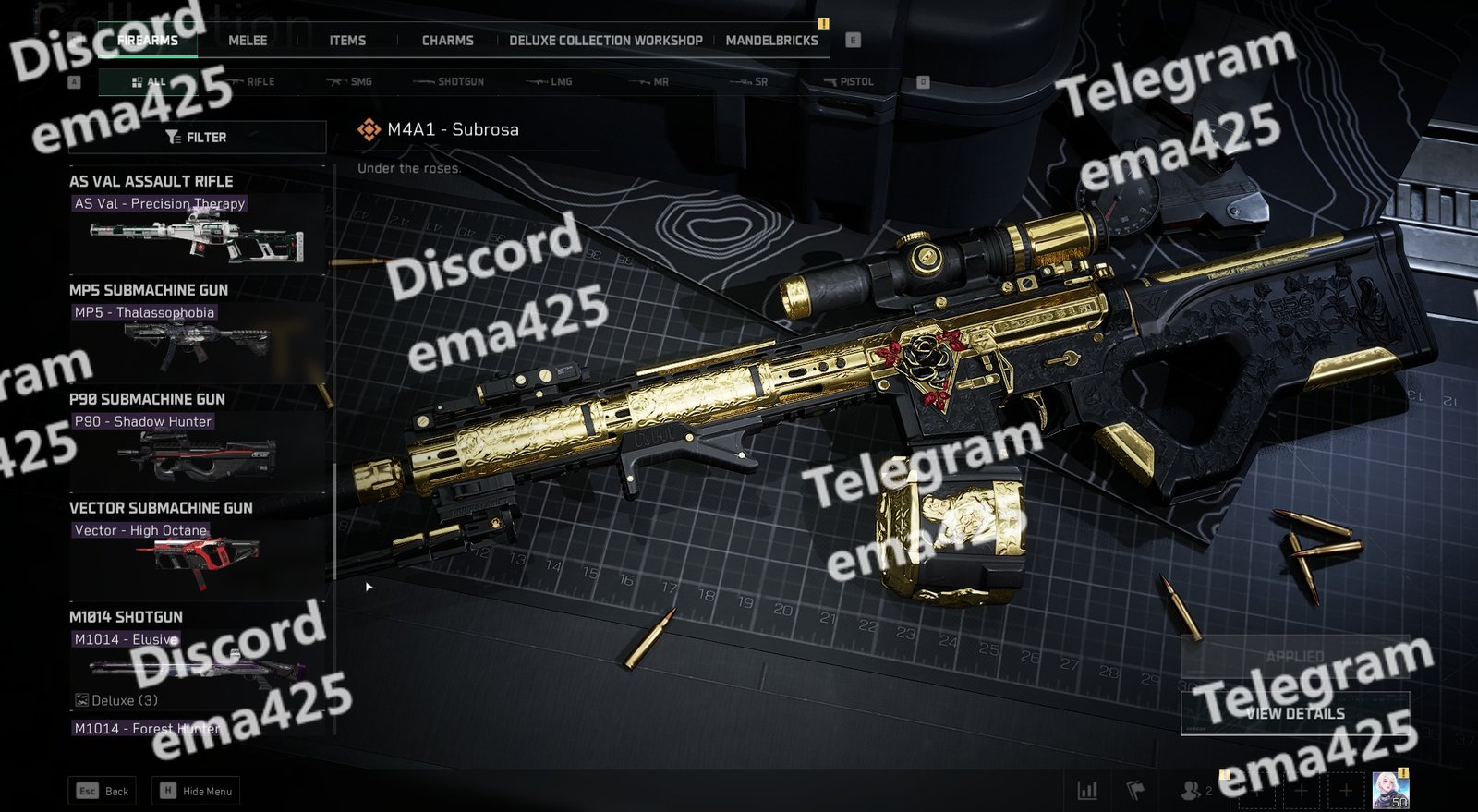Click the Hide Menu button
Image resolution: width=1478 pixels, height=812 pixels.
198,791
